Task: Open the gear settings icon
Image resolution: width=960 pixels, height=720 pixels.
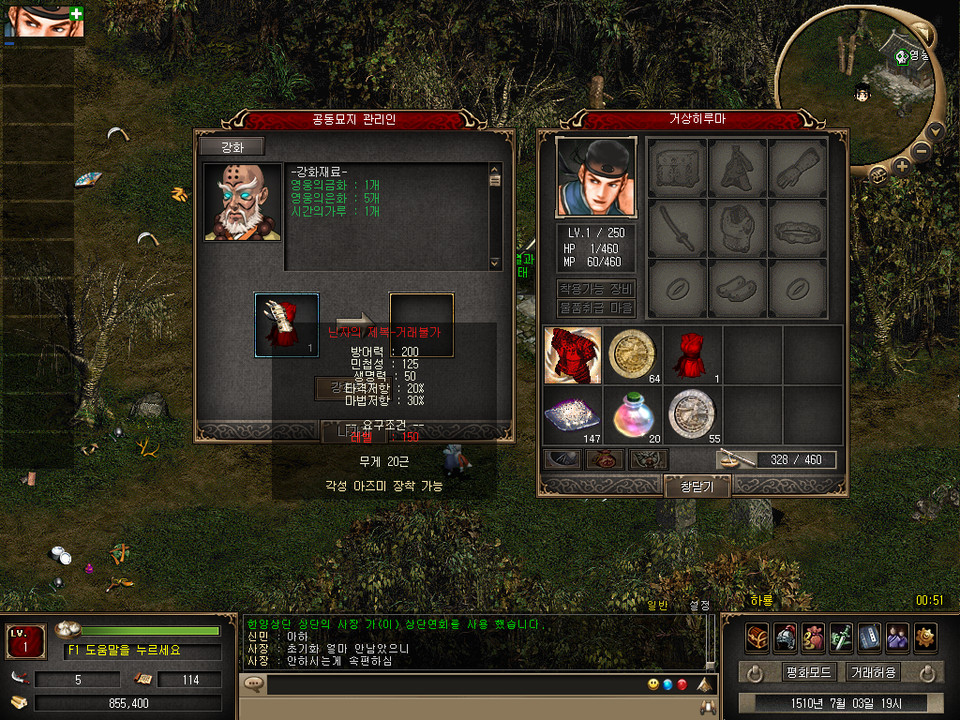Action: click(925, 636)
